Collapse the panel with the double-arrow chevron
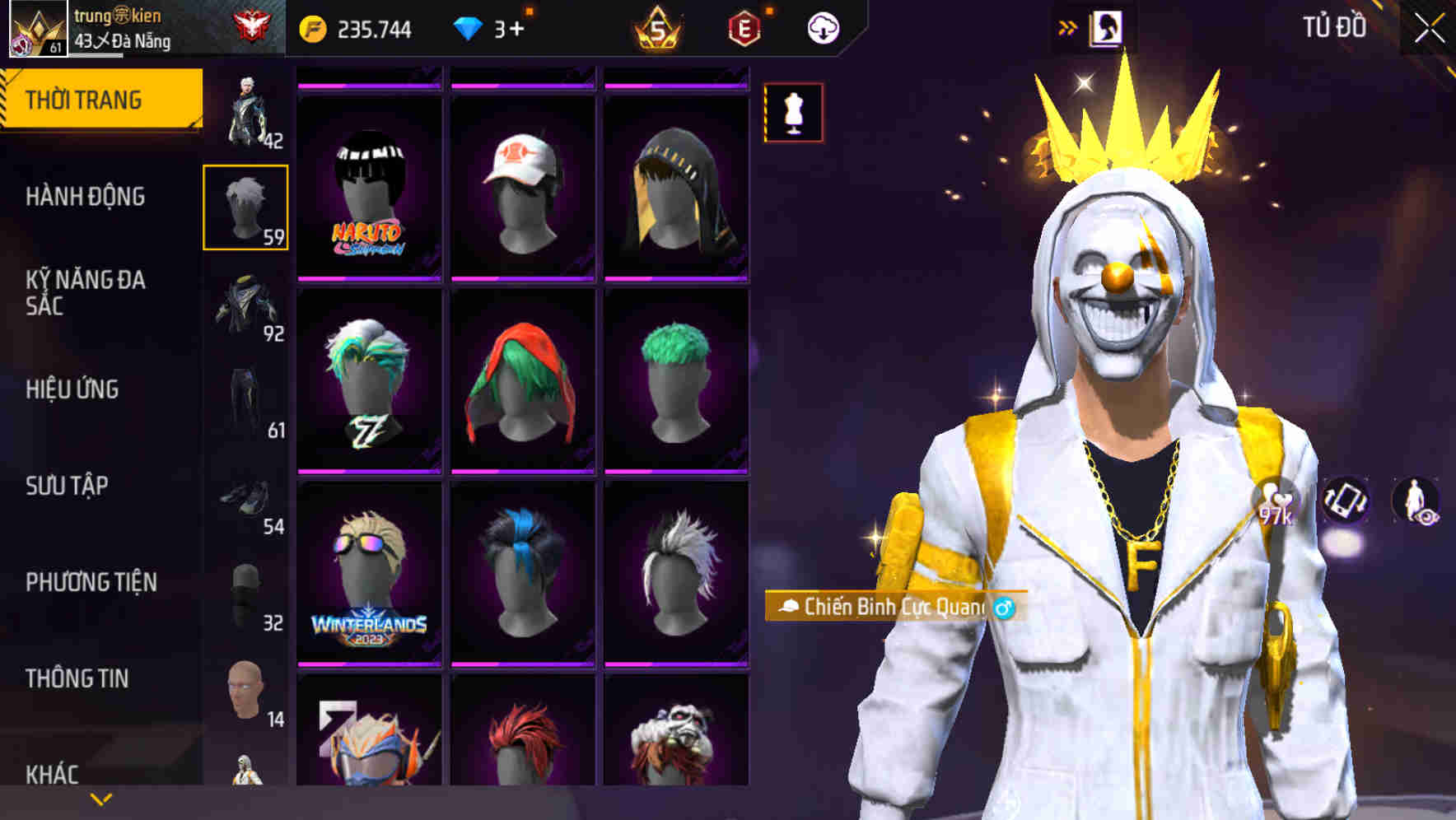The image size is (1456, 820). click(x=1066, y=26)
